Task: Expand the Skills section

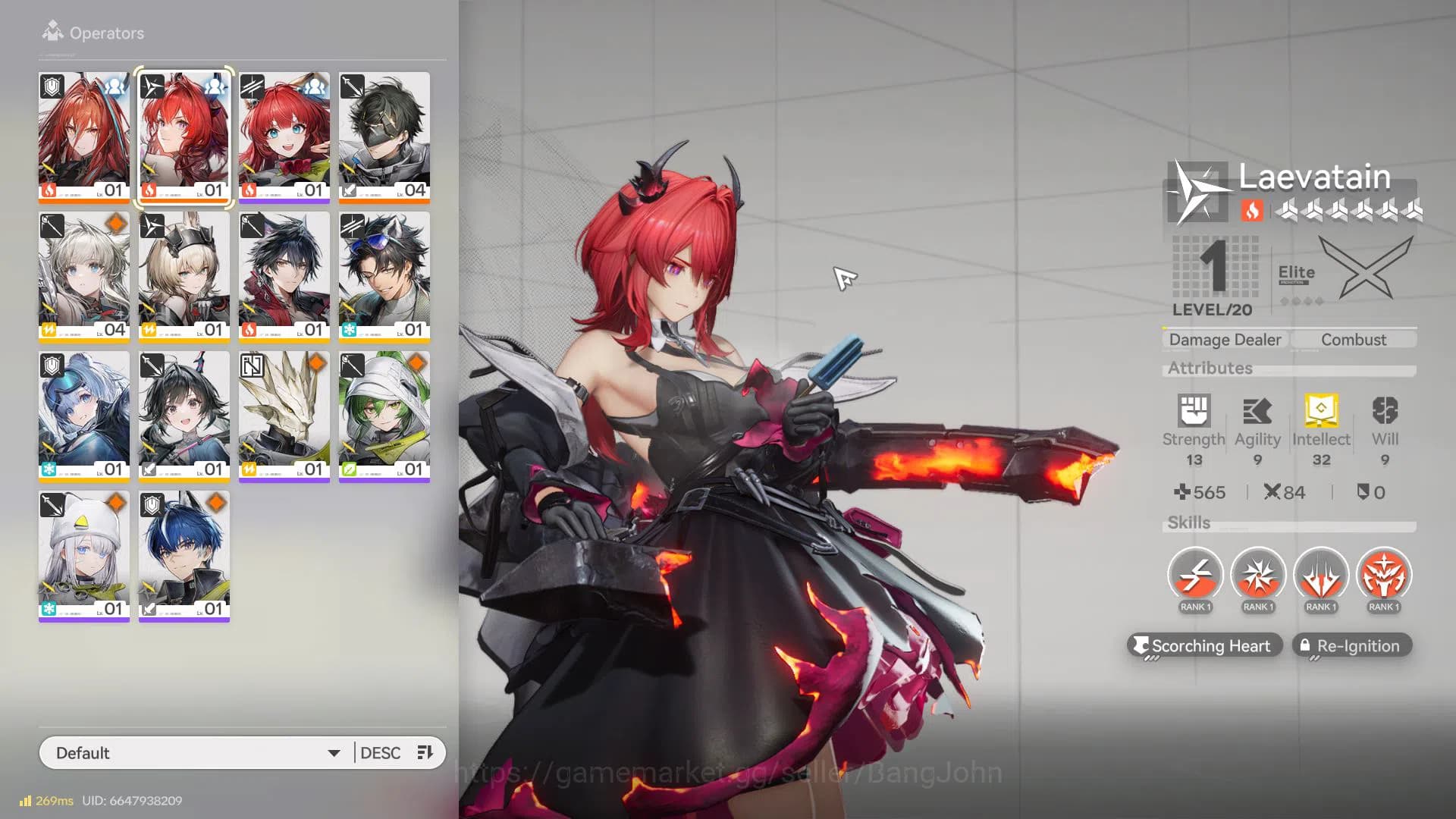Action: point(1188,522)
